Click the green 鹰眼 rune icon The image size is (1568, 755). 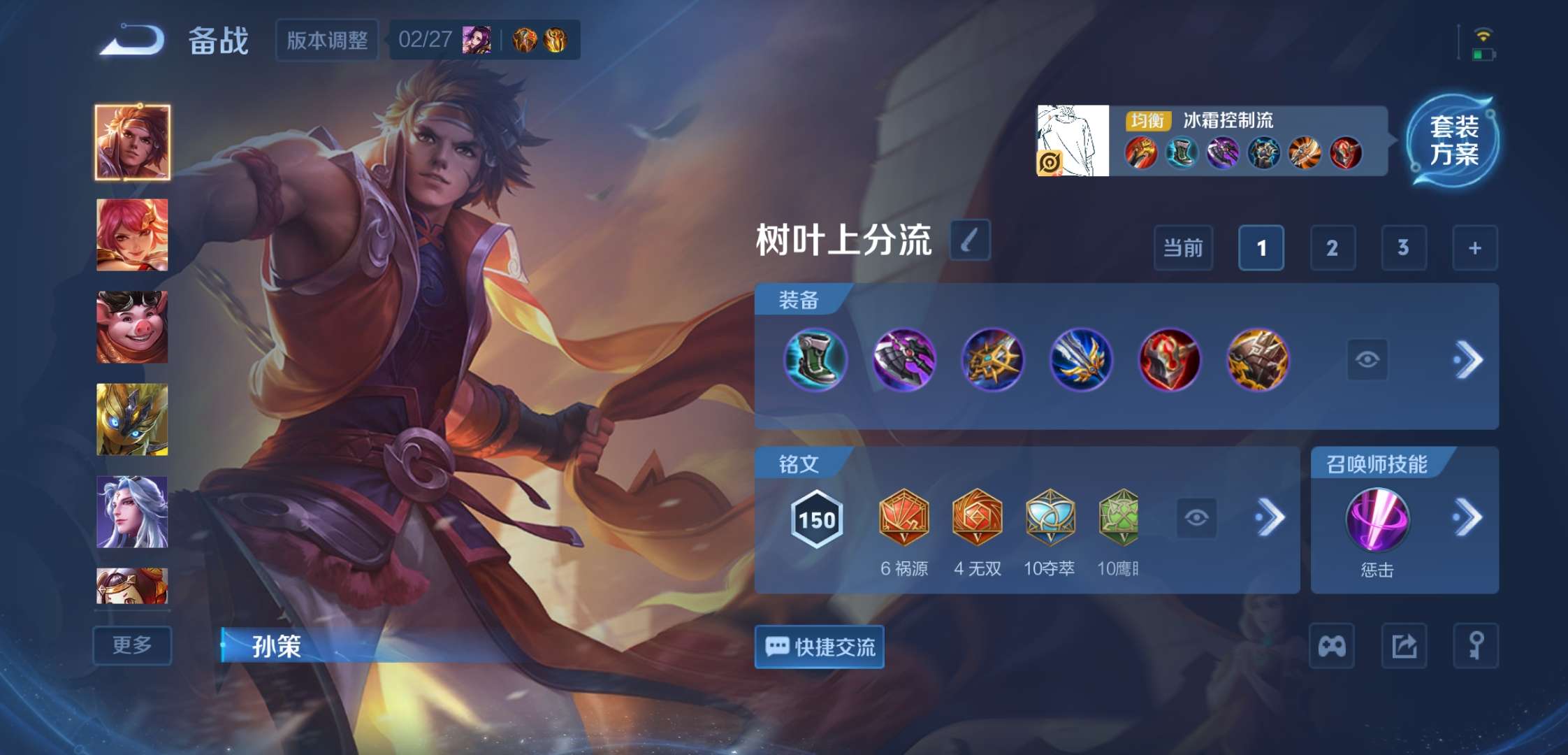coord(1124,517)
